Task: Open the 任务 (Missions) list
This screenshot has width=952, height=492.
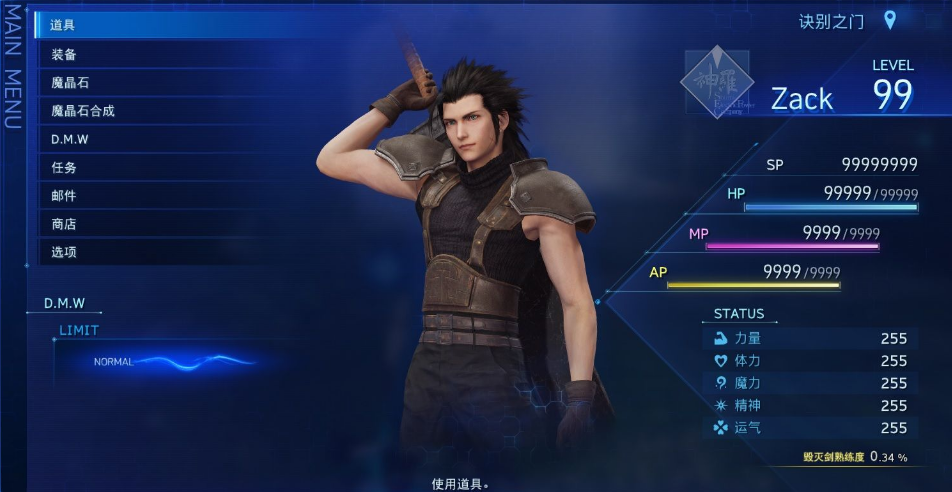Action: click(x=64, y=167)
